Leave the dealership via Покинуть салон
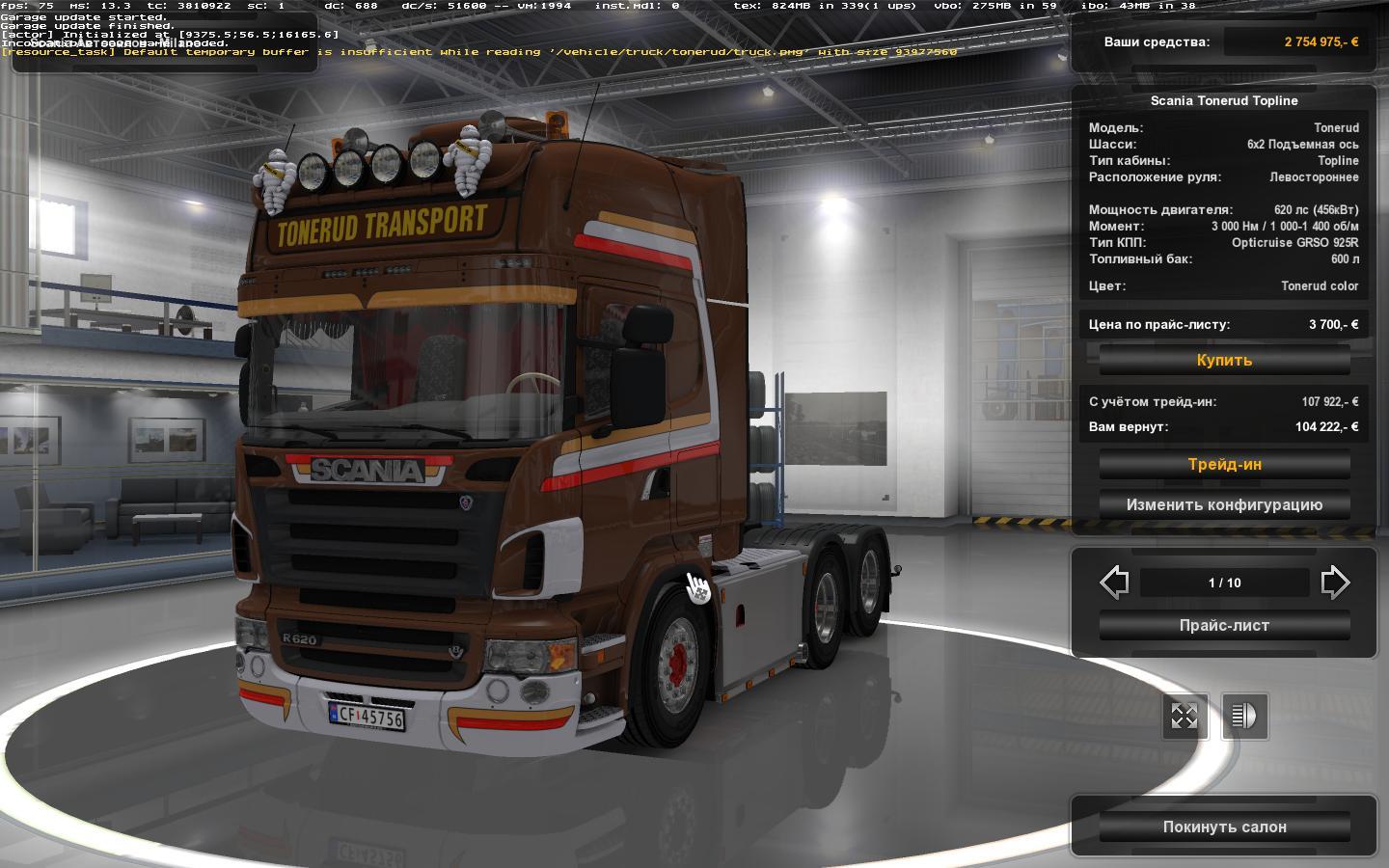This screenshot has height=868, width=1389. [1224, 827]
